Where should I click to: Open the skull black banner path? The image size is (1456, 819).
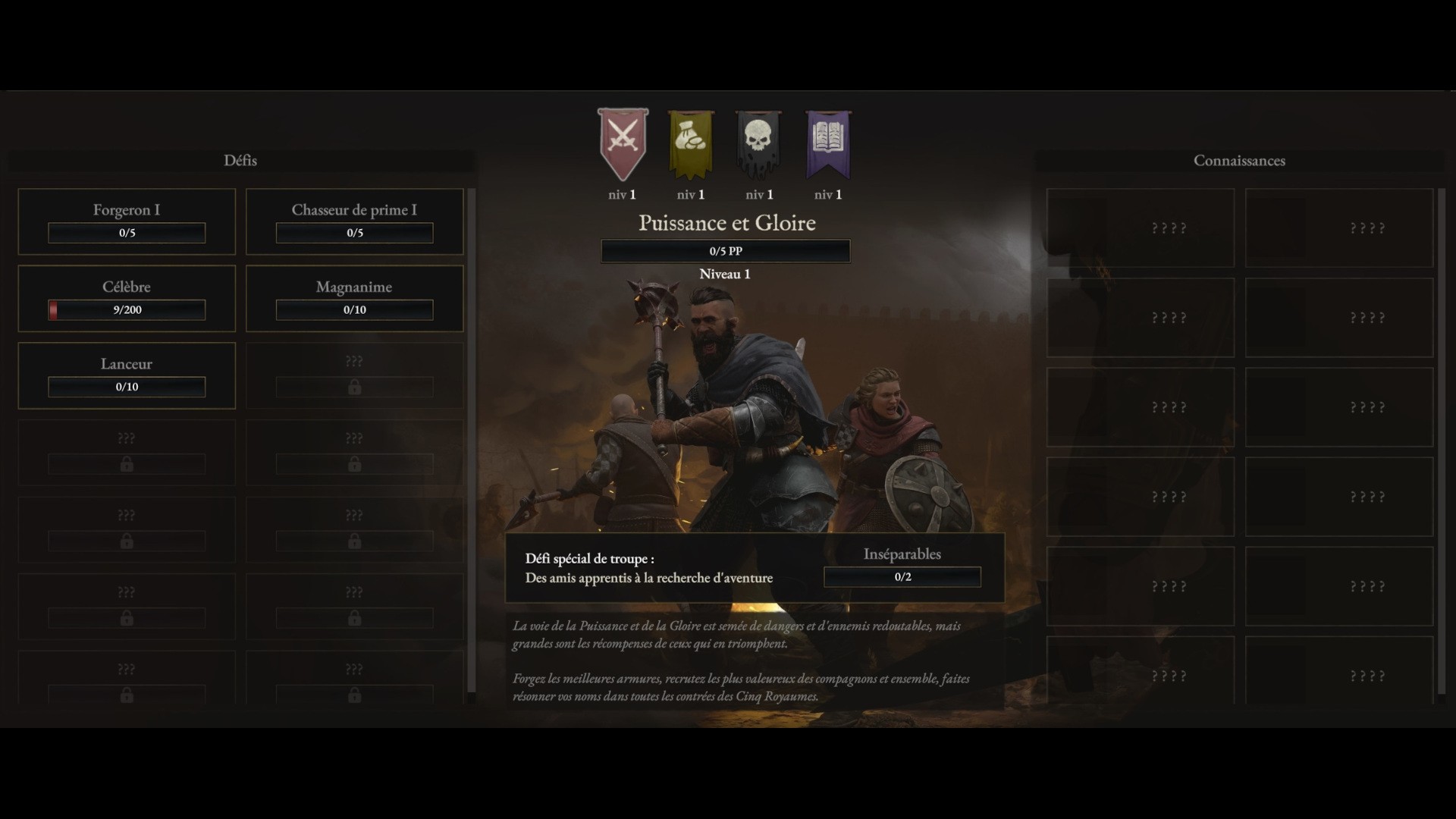click(x=758, y=143)
